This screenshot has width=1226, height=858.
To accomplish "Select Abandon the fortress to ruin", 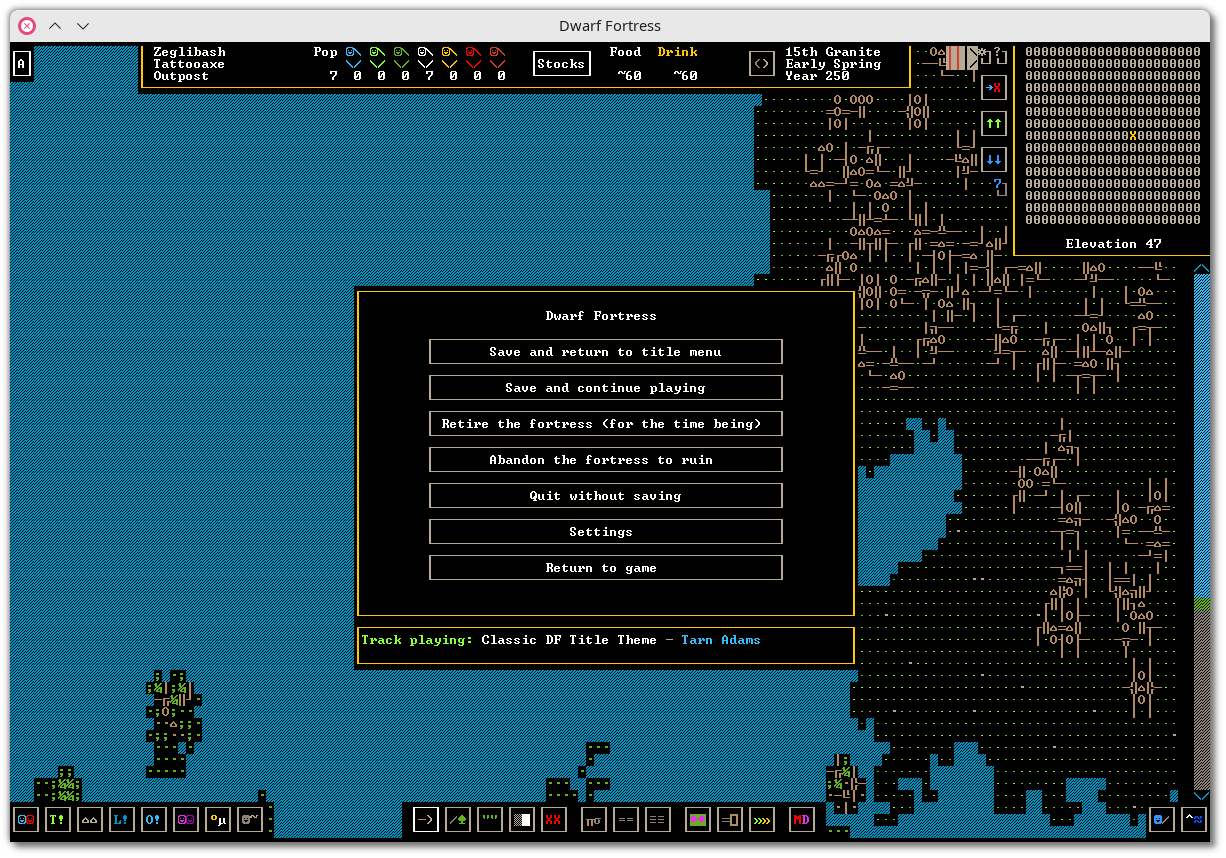I will coord(605,460).
